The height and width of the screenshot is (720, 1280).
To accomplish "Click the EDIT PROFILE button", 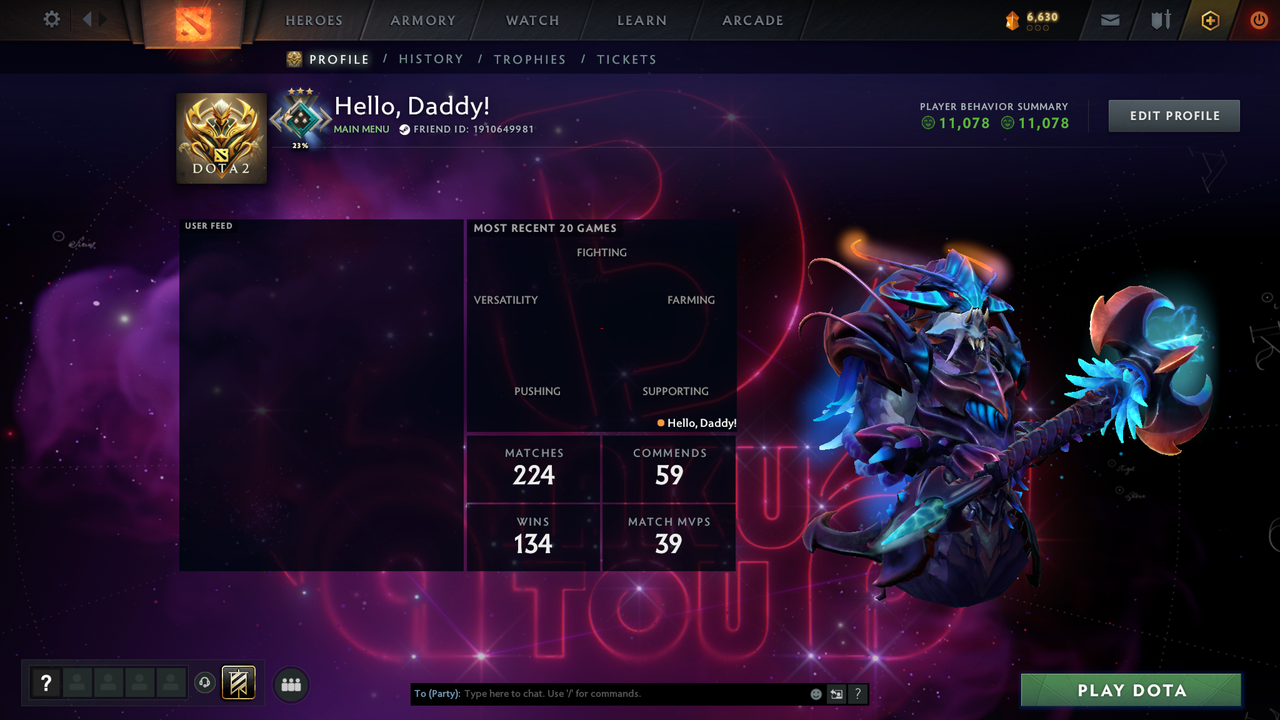I will tap(1173, 115).
